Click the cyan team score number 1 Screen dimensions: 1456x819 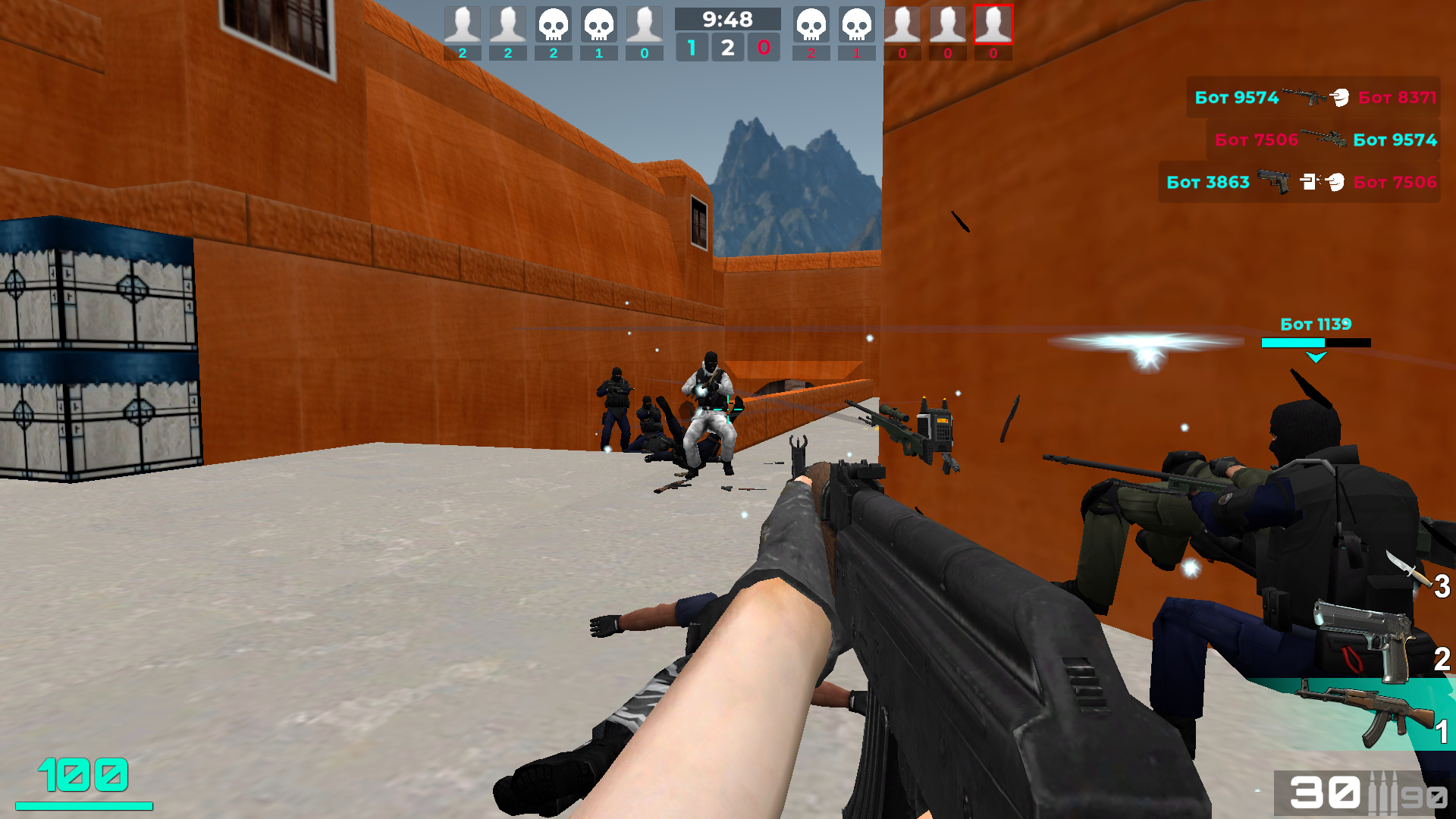click(692, 47)
